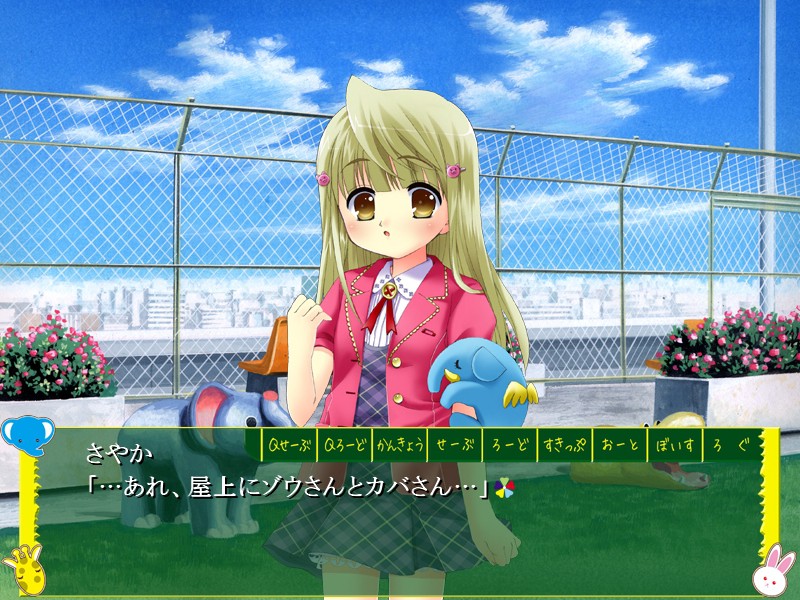Screen dimensions: 800x600
Task: Quick save with the Qせーぶ button
Action: coord(287,443)
